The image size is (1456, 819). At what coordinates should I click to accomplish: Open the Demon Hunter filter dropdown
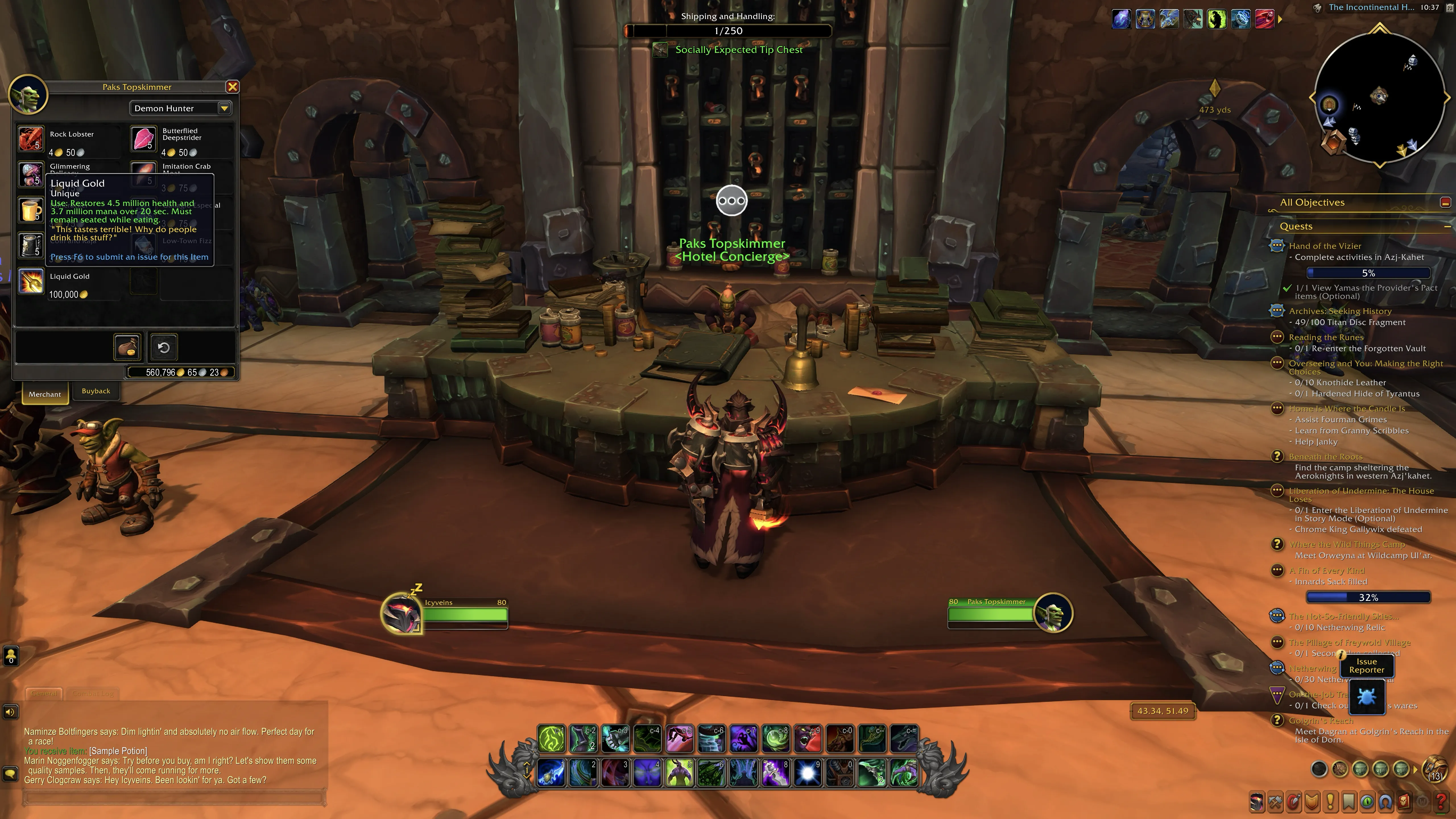(224, 108)
